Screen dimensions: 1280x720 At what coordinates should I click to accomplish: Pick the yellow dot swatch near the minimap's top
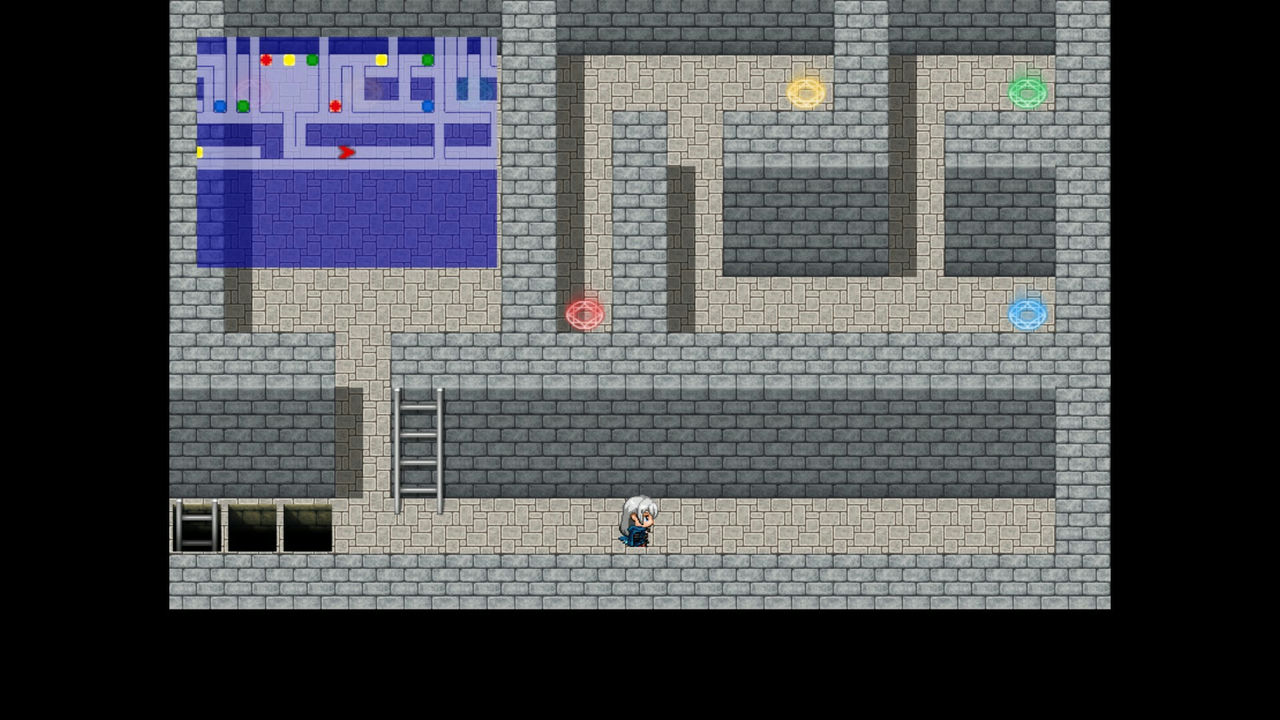pos(289,60)
